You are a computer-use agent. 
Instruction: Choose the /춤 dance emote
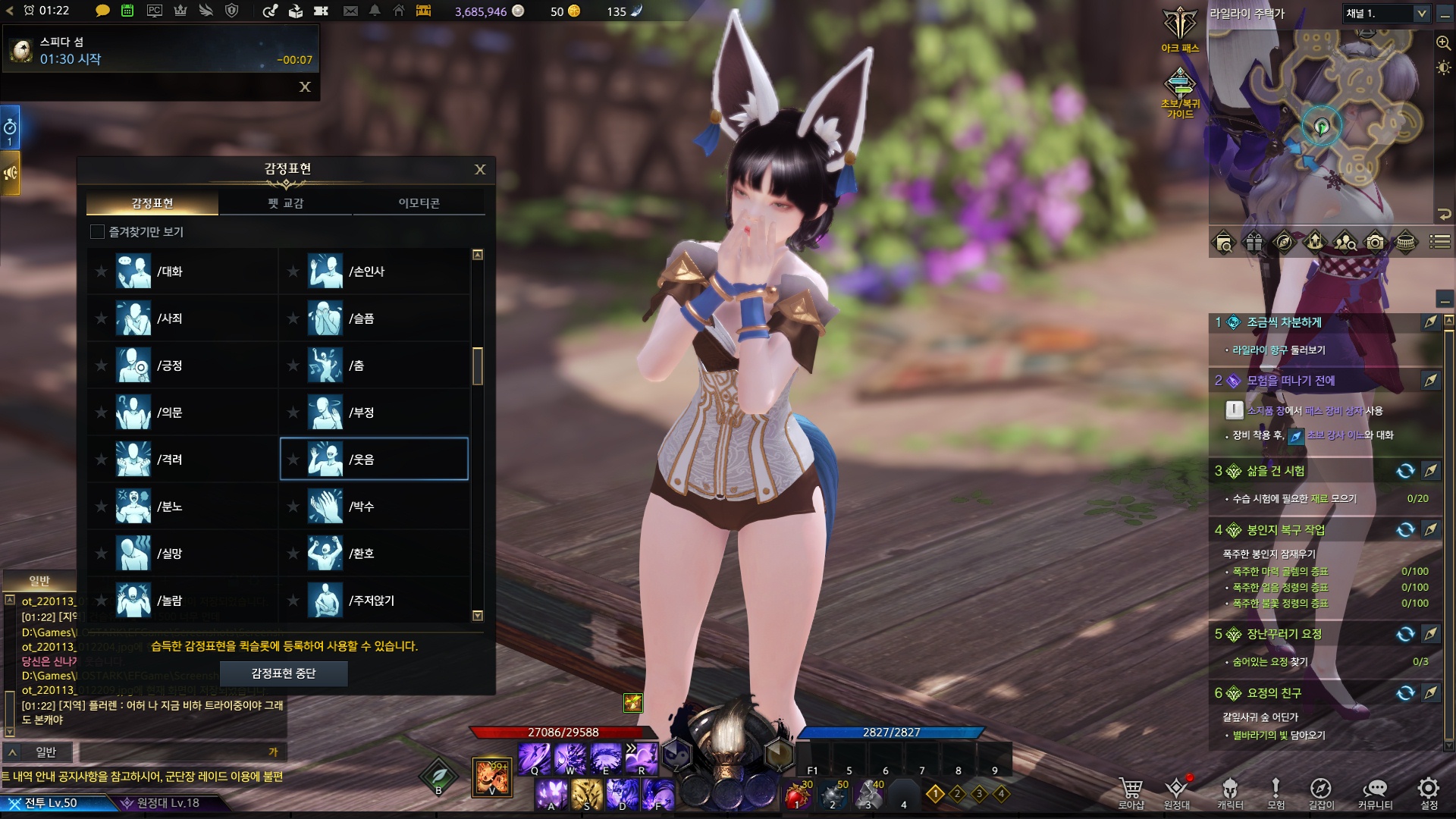coord(356,366)
